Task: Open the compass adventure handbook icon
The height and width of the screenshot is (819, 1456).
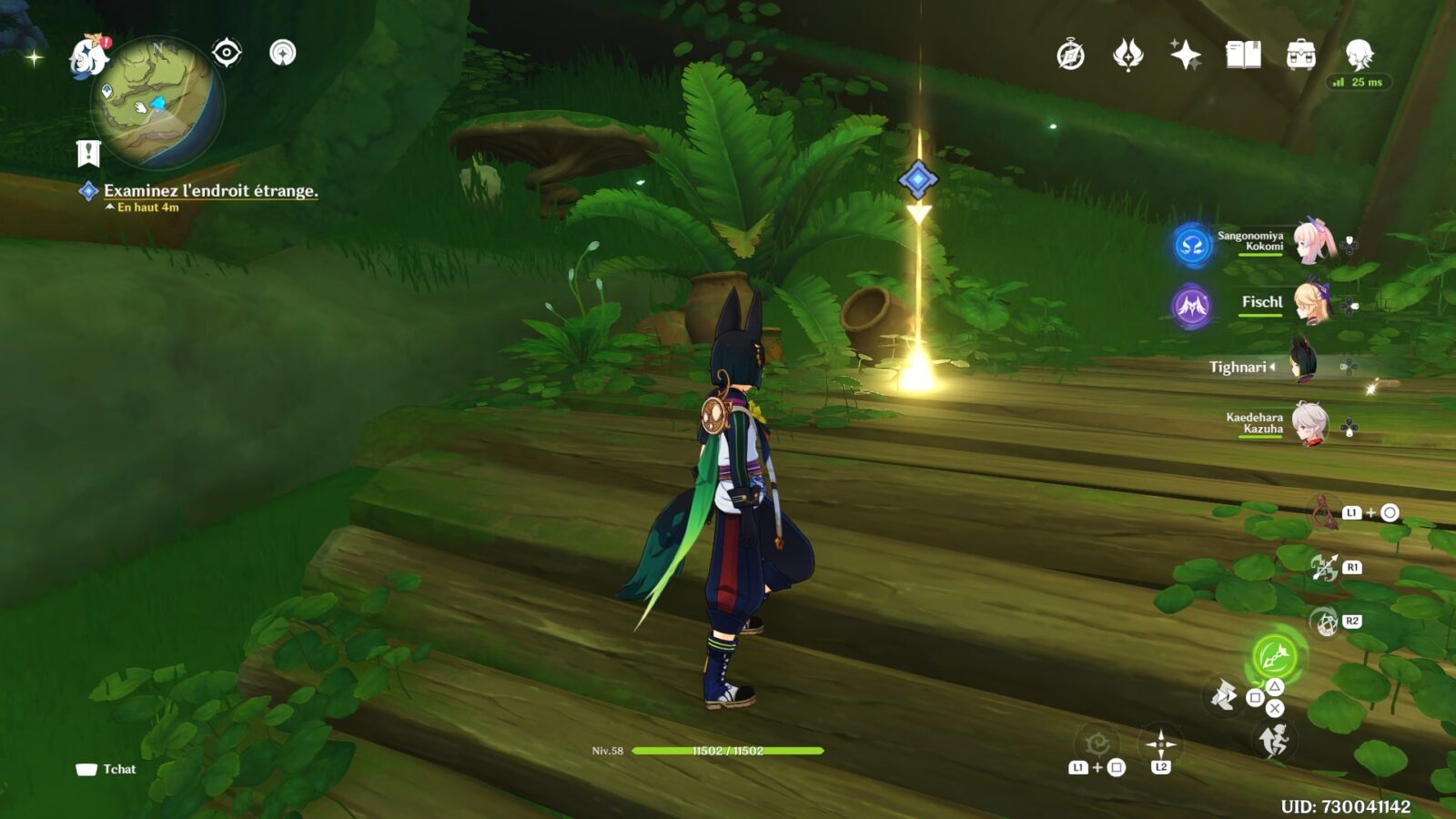Action: coord(1070,56)
